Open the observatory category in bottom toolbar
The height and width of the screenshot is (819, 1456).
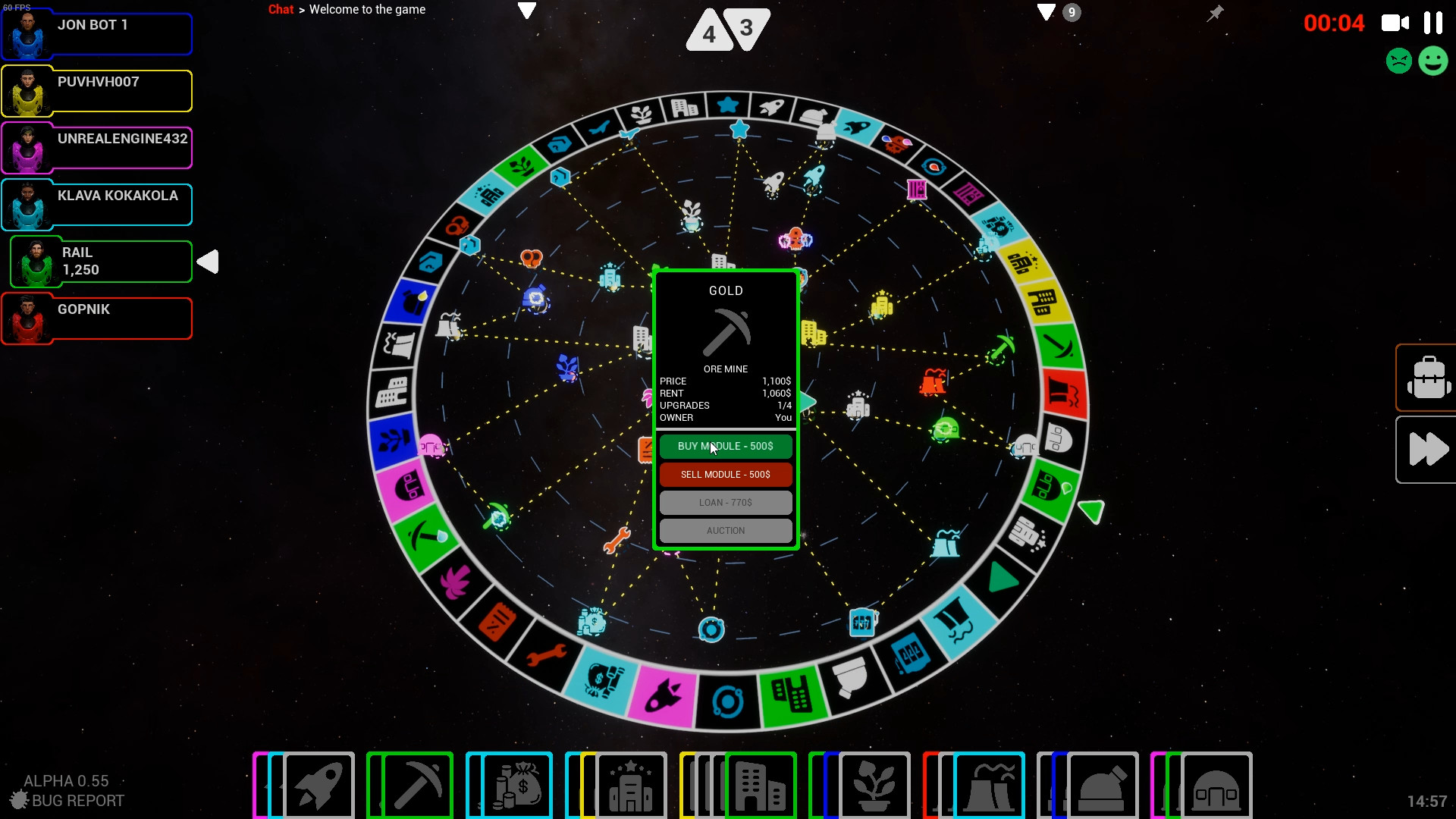point(1103,786)
